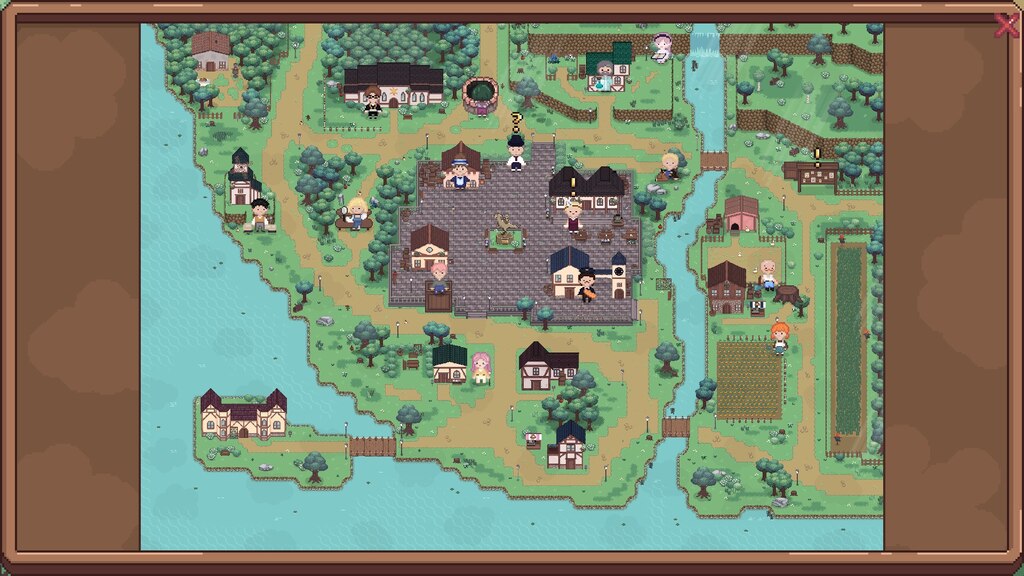Select the blue-capped villager map marker
Image resolution: width=1024 pixels, height=576 pixels.
tap(459, 174)
